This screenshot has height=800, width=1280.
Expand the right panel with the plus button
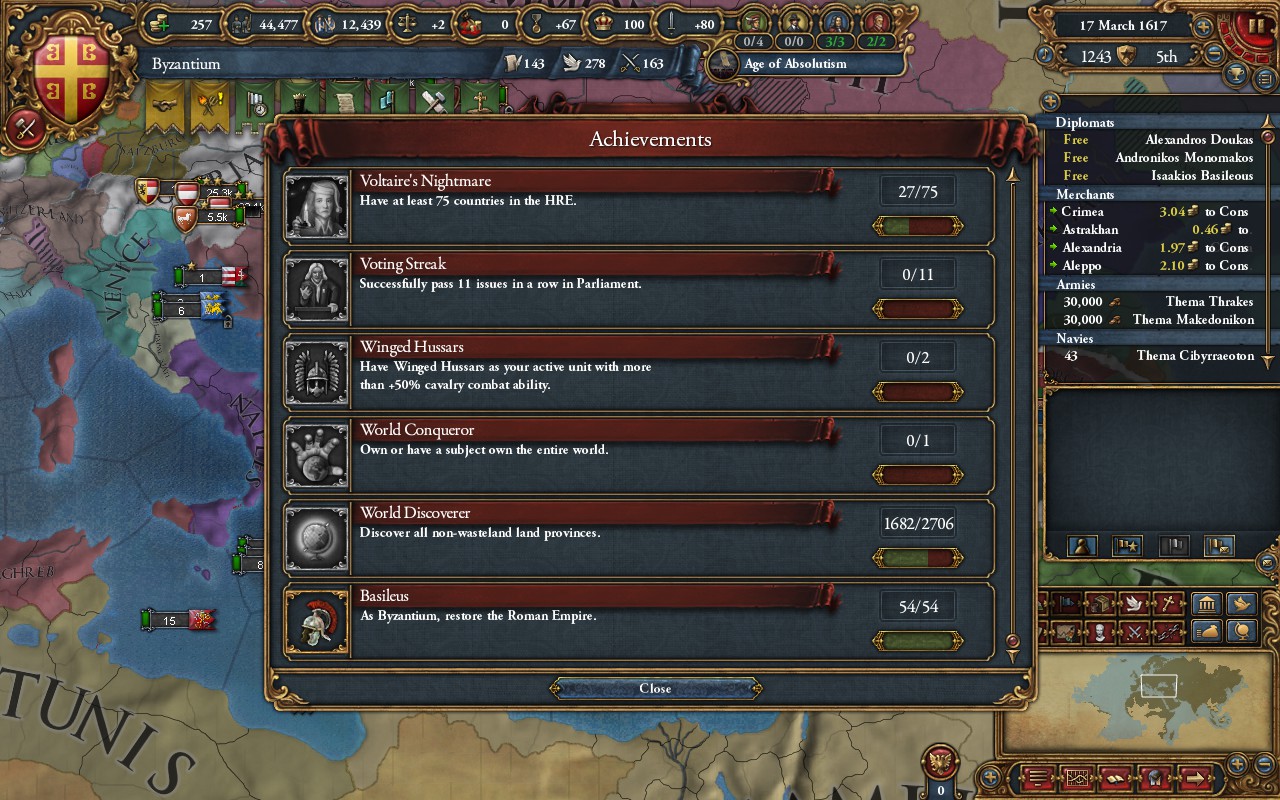1050,102
